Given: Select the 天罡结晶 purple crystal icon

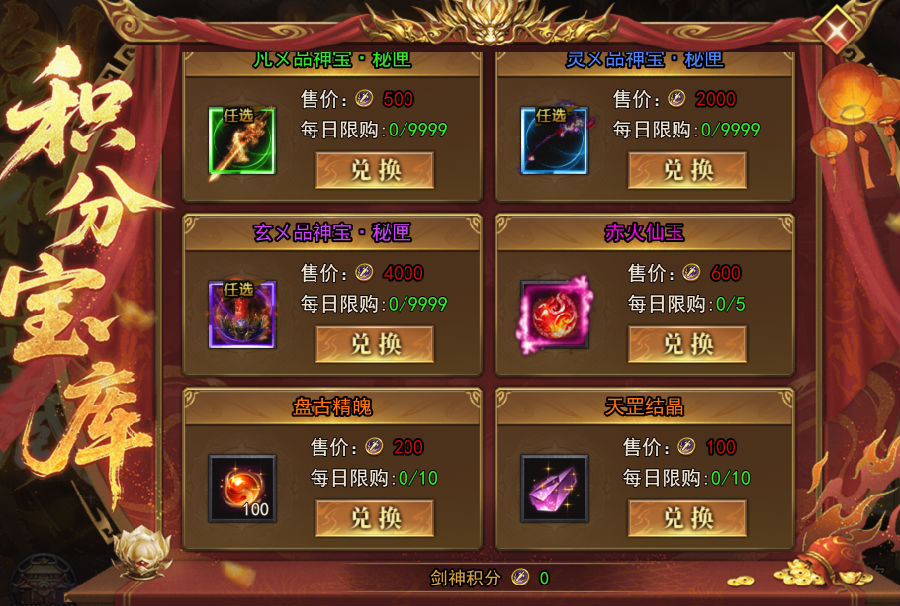Looking at the screenshot, I should click(554, 489).
